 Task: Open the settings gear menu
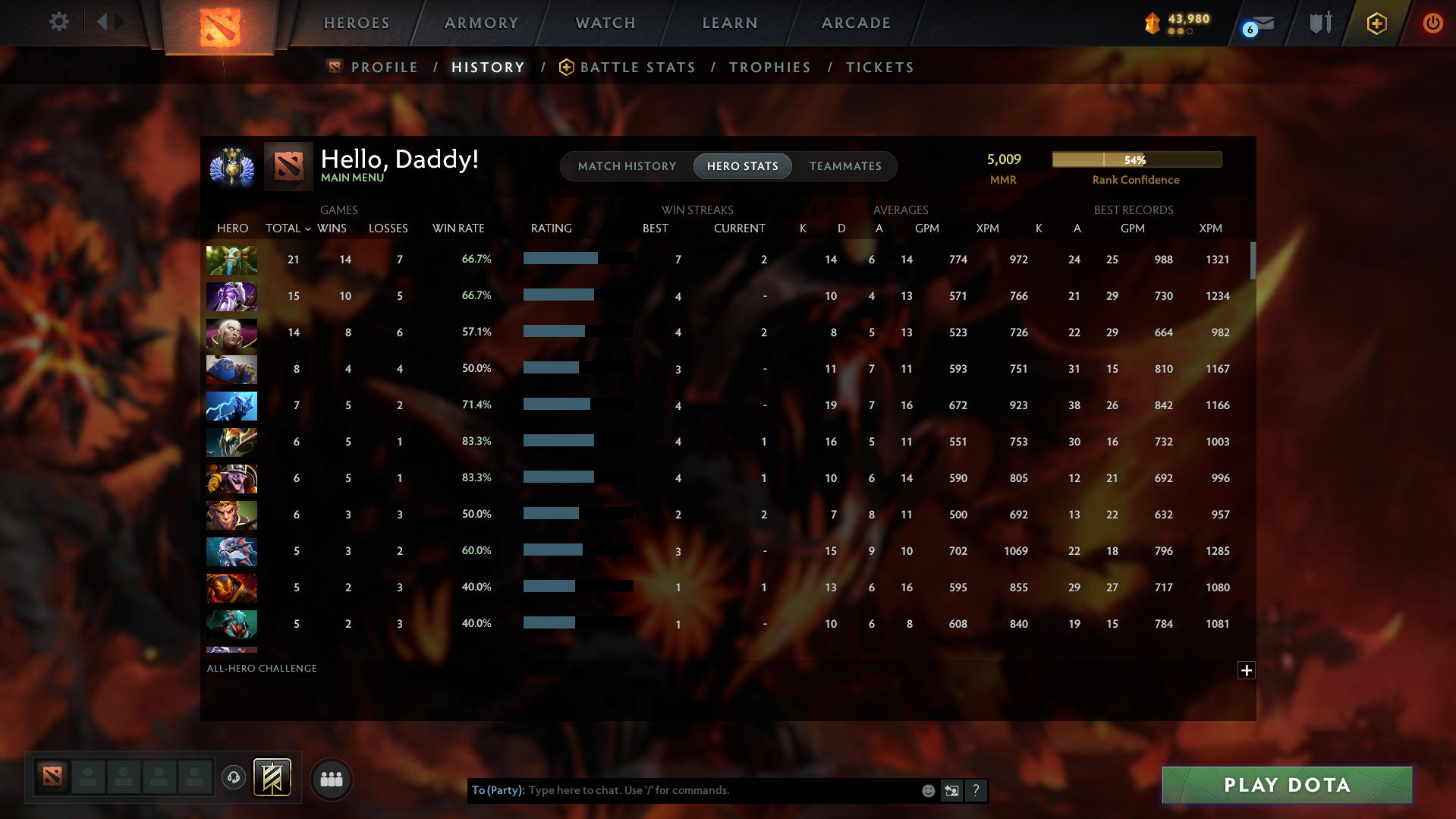[59, 22]
